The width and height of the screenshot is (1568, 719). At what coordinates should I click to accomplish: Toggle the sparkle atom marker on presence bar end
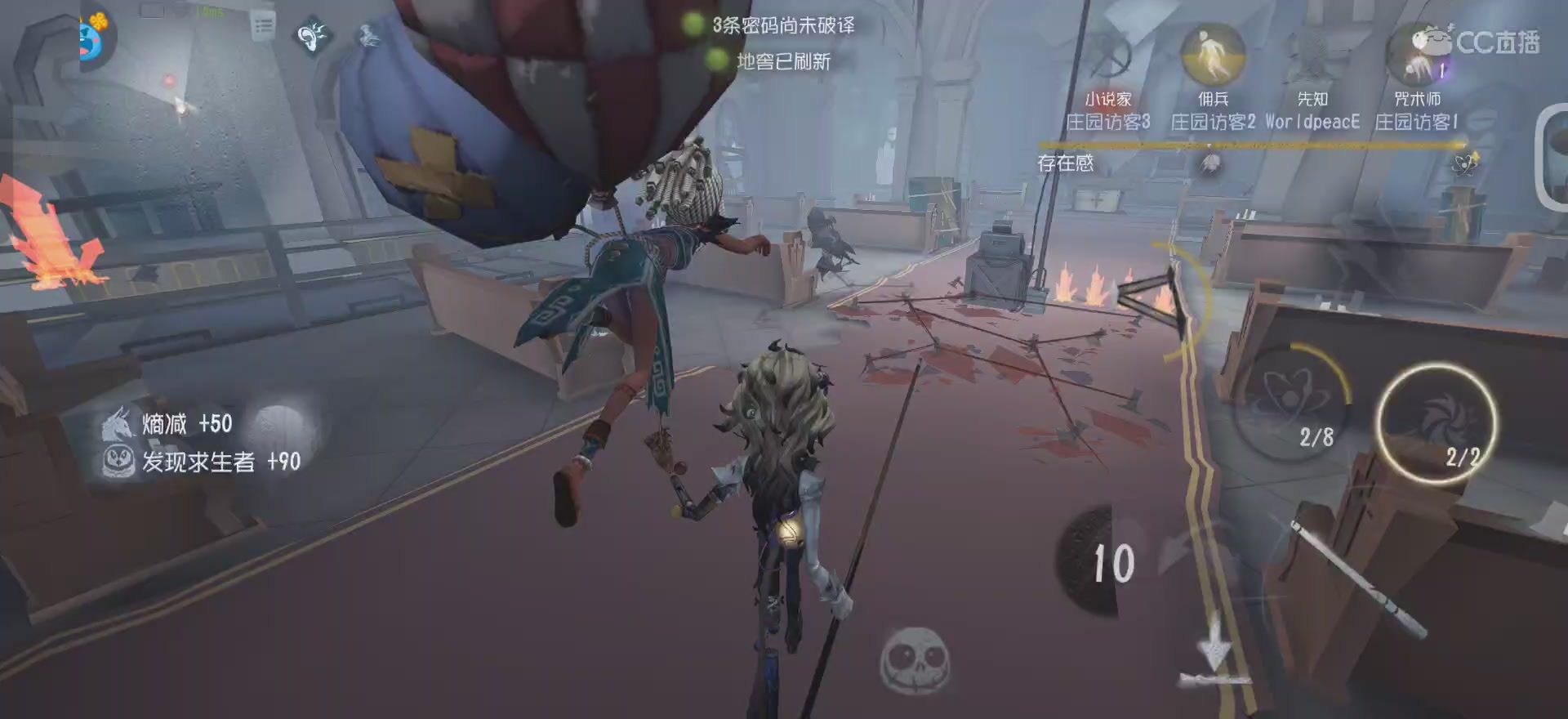[1467, 163]
